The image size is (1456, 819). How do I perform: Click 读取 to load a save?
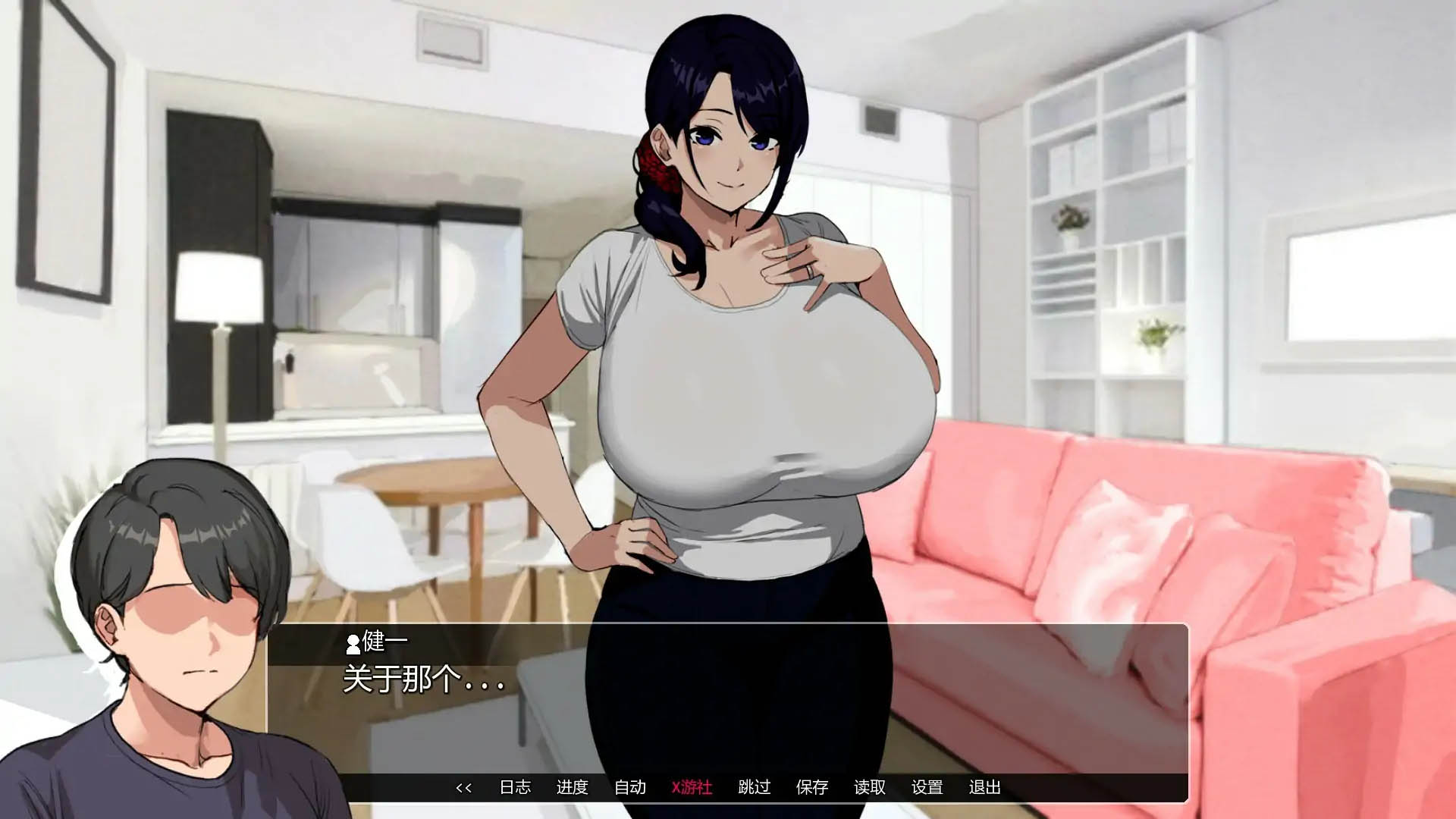(871, 788)
